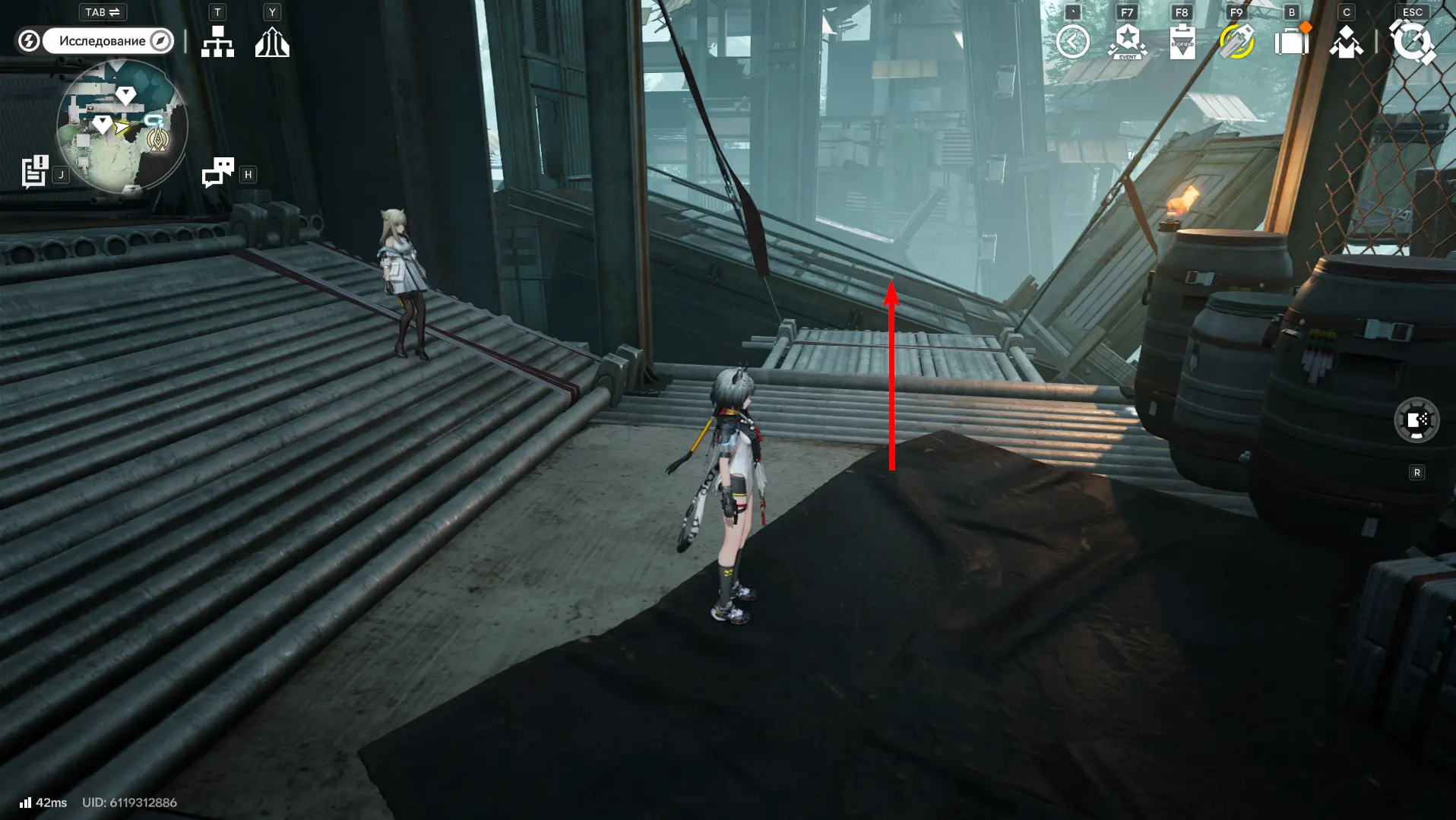Expand the circular minimap
Viewport: 1456px width, 820px height.
[122, 126]
